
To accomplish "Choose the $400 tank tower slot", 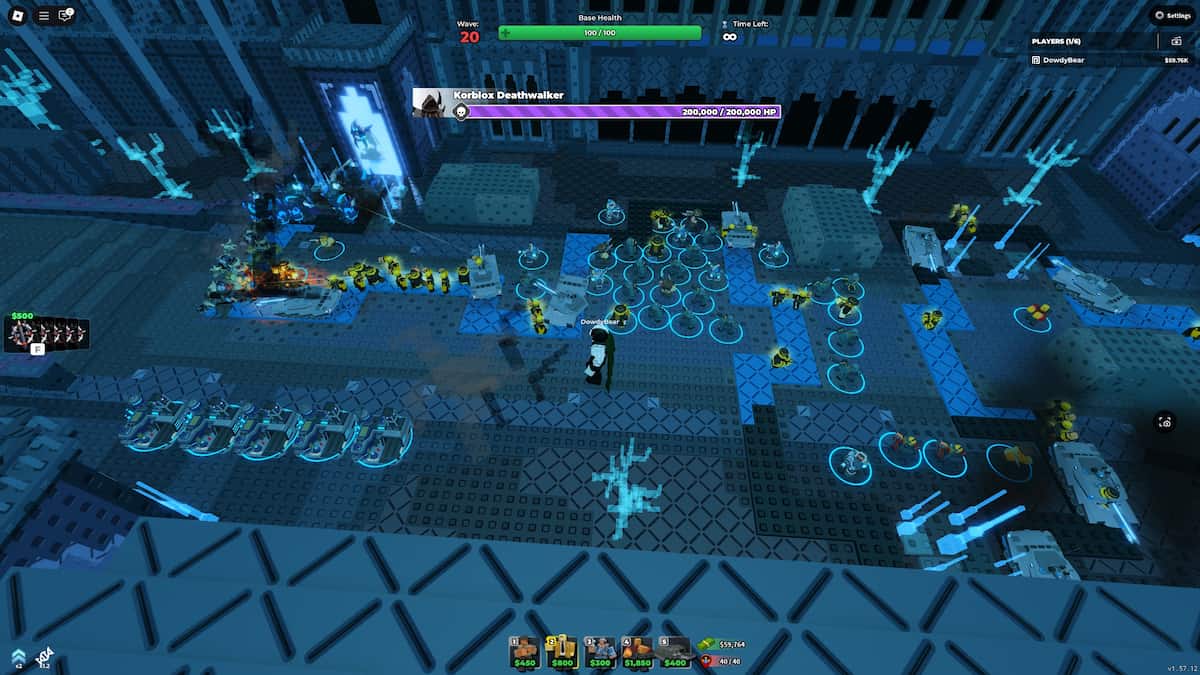I will (675, 651).
